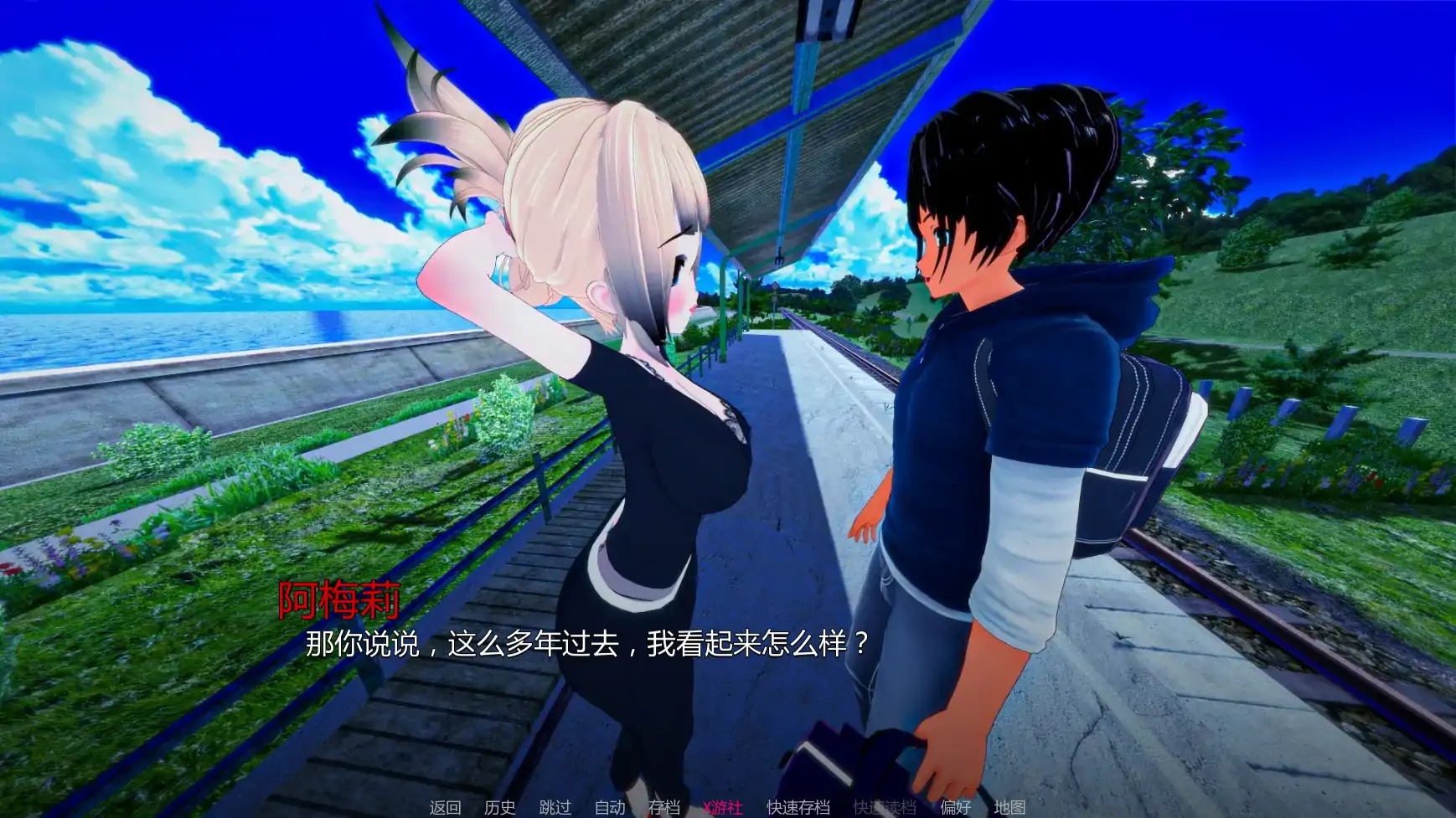The width and height of the screenshot is (1456, 818).
Task: Open the 历史 dialogue history log
Action: click(498, 806)
